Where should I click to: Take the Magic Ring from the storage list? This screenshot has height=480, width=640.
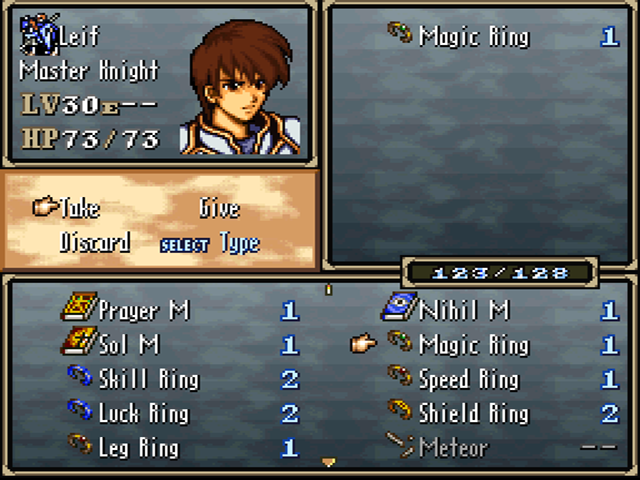pos(473,345)
